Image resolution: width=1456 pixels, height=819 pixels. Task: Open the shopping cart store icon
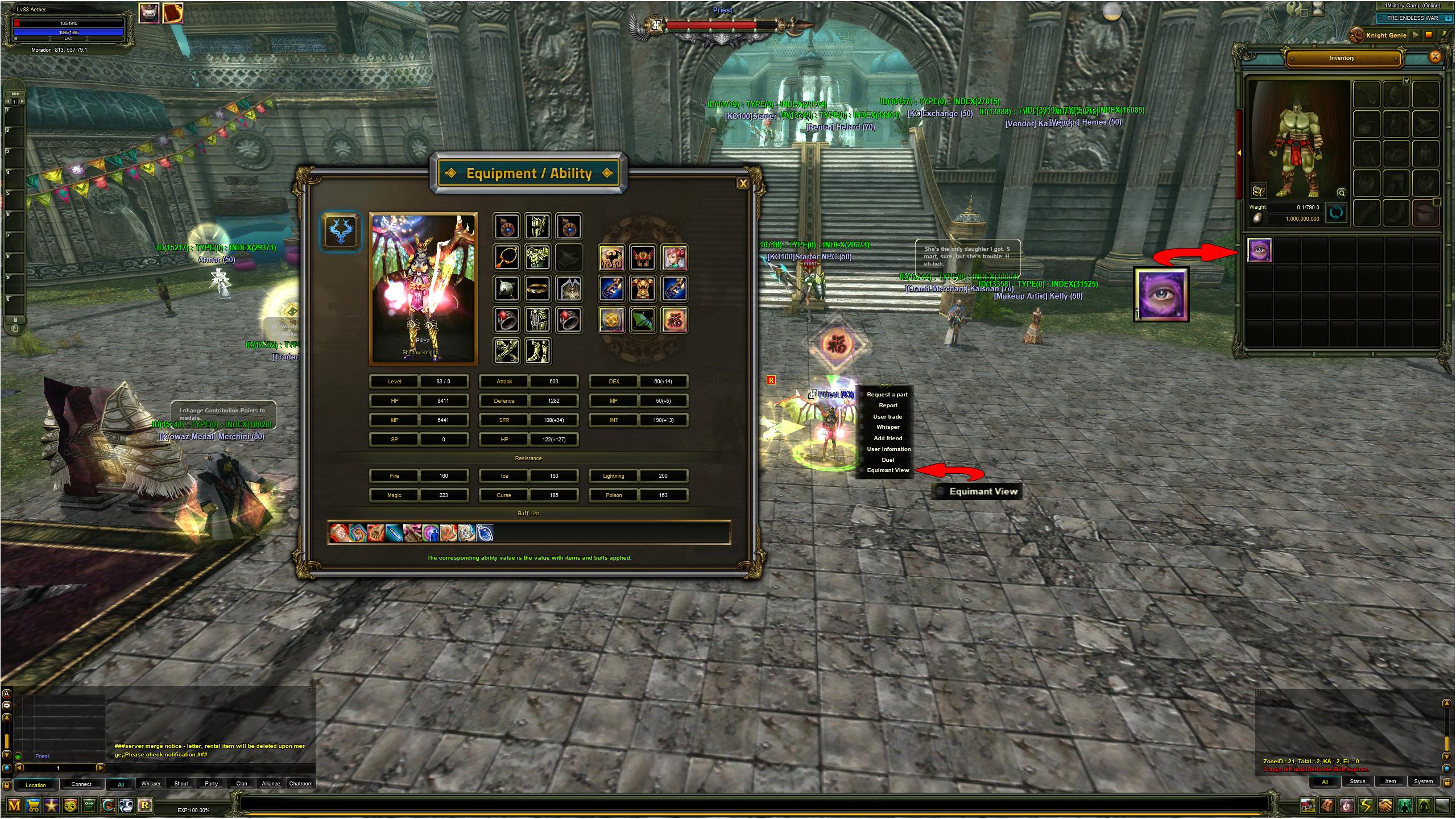33,805
